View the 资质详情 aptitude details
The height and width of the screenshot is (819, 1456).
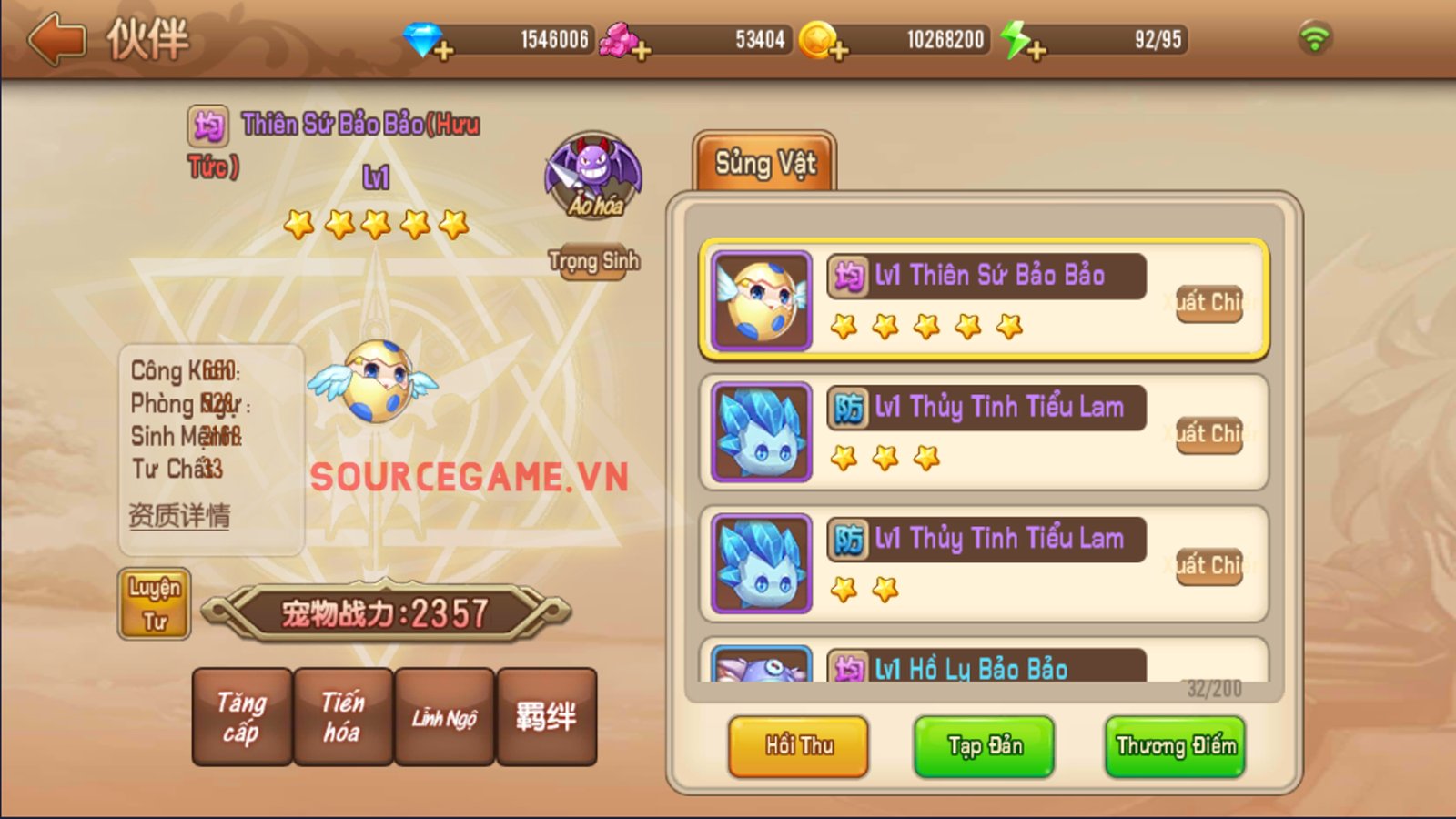pyautogui.click(x=179, y=516)
